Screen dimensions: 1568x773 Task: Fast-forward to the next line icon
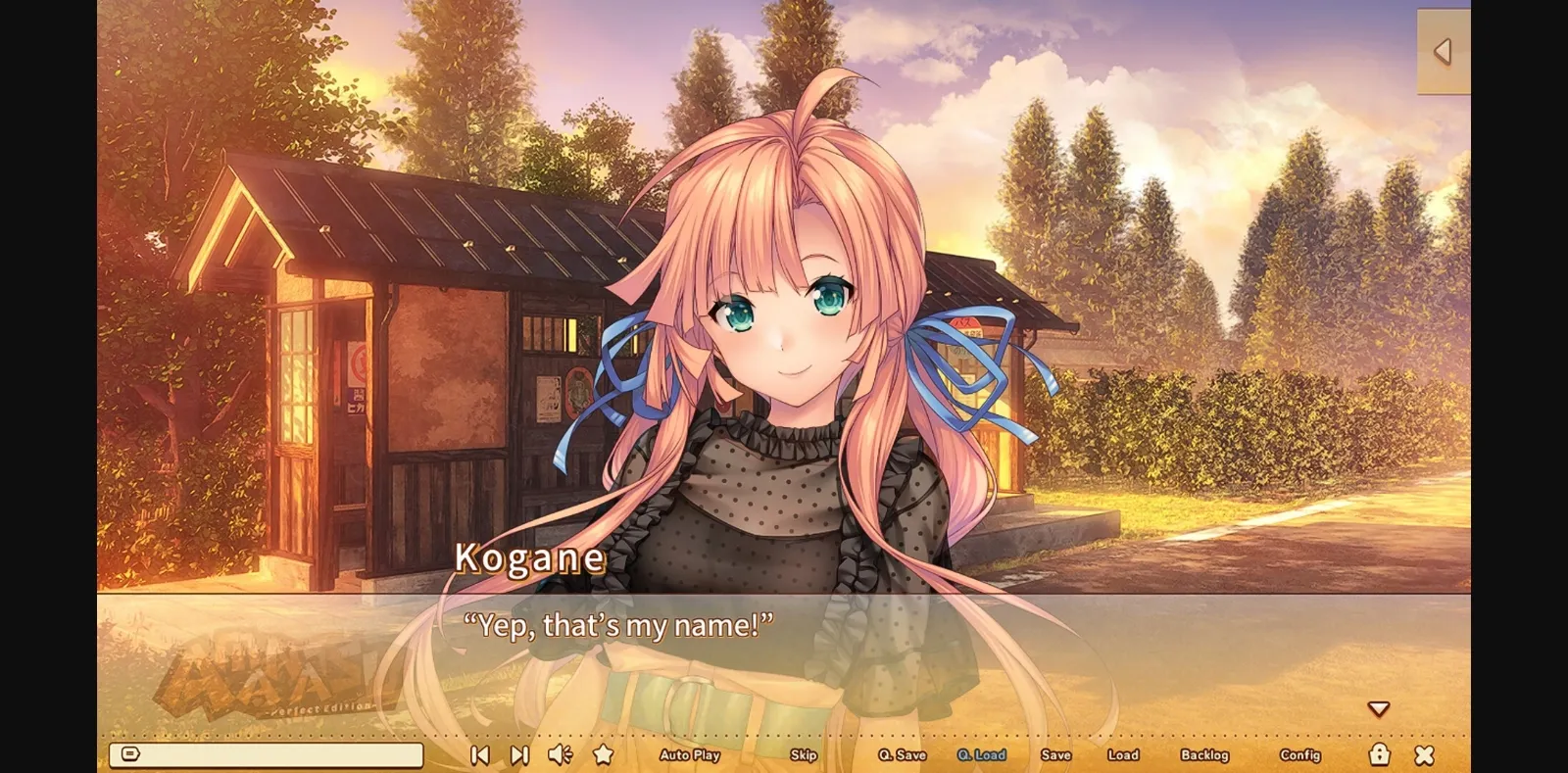click(518, 754)
